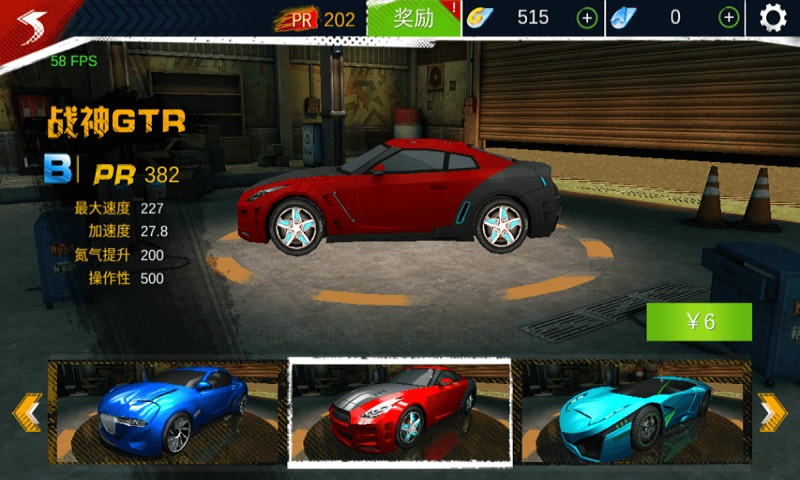The height and width of the screenshot is (480, 800).
Task: Select the blue sports car thumbnail
Action: [x=168, y=410]
